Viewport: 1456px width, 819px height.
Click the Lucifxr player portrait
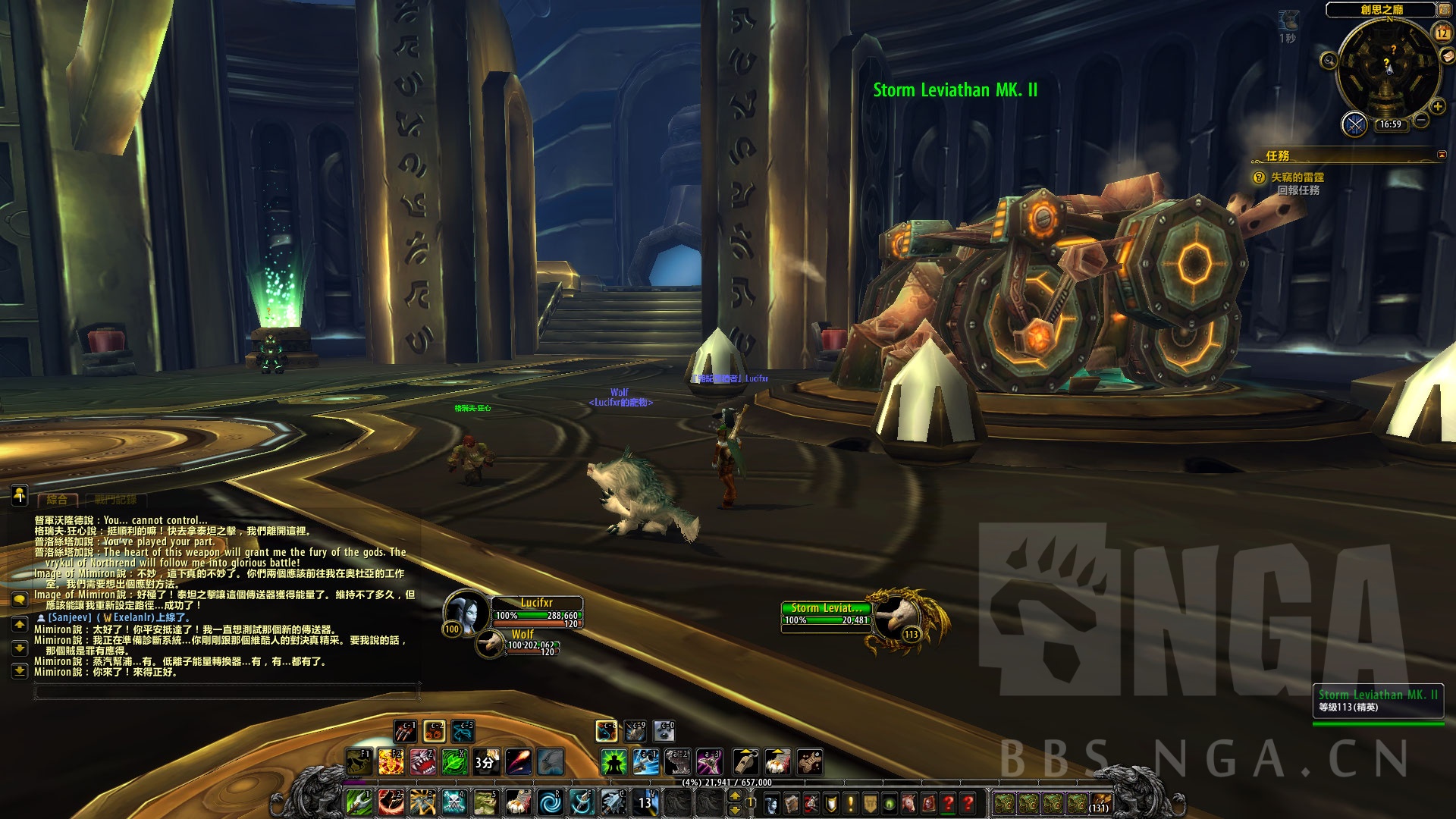point(465,610)
